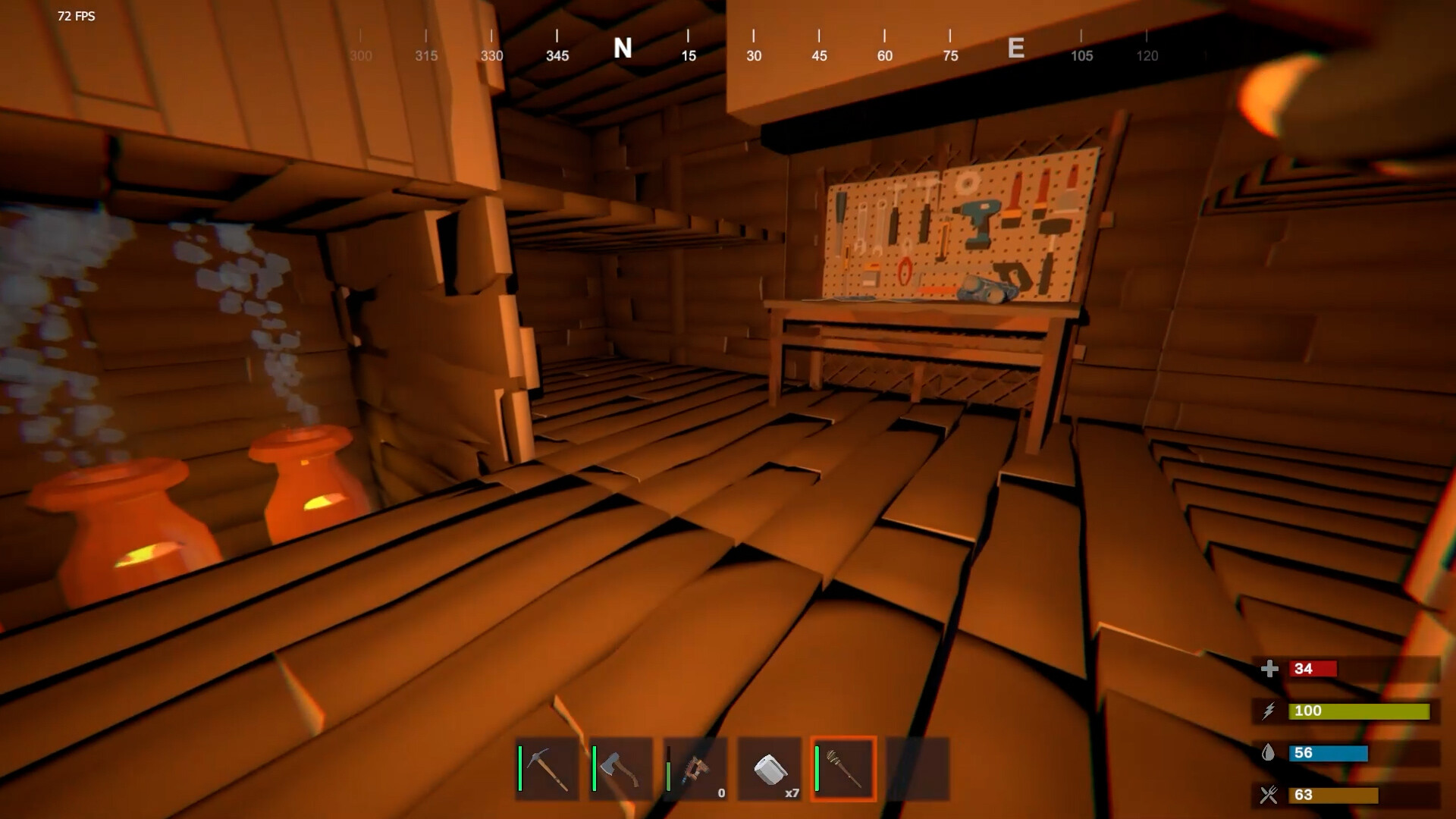Select the pickaxe hotbar slot
Screen dimensions: 1456x819
[x=547, y=769]
